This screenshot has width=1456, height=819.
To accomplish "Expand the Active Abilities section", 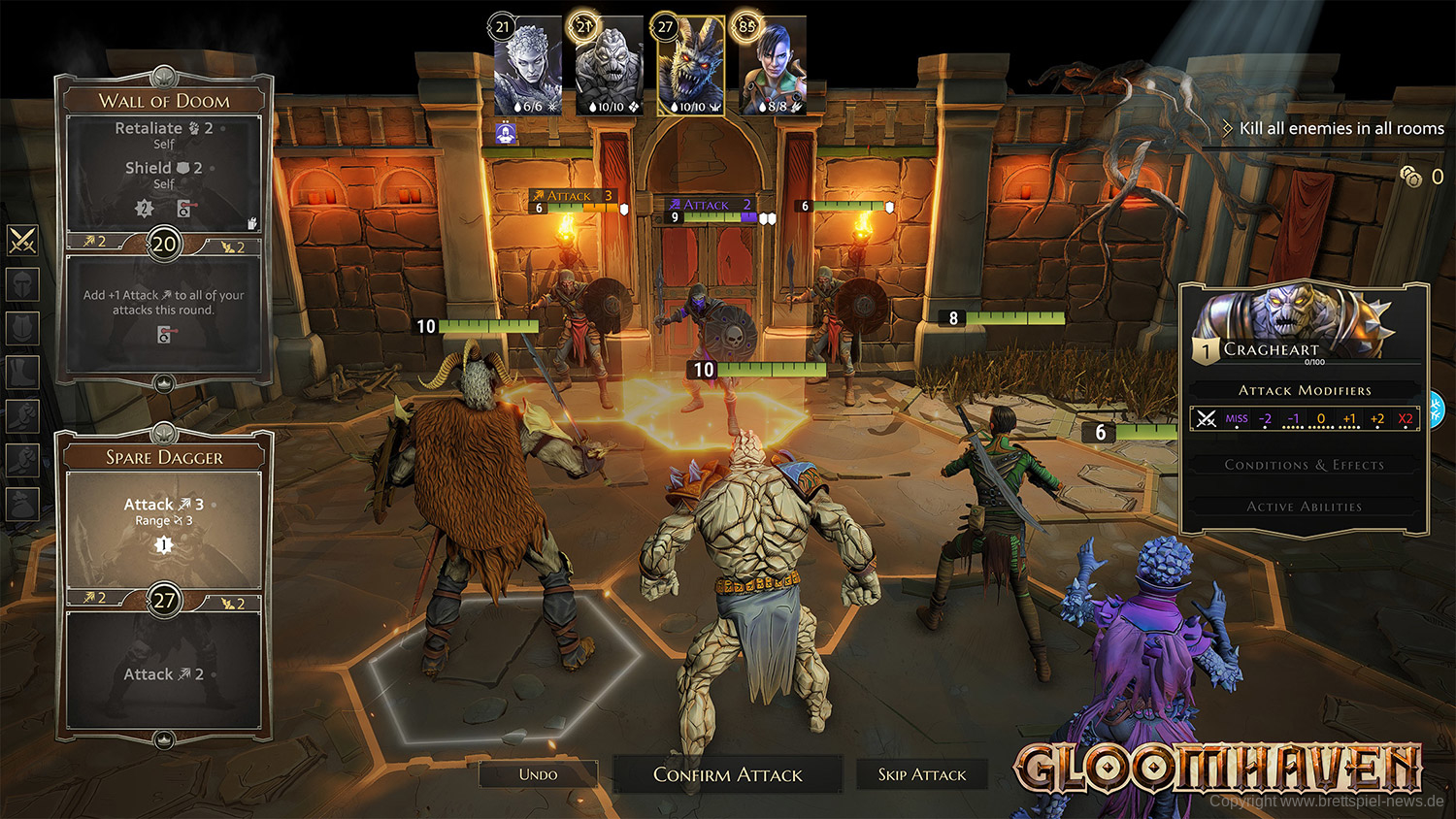I will pyautogui.click(x=1304, y=507).
